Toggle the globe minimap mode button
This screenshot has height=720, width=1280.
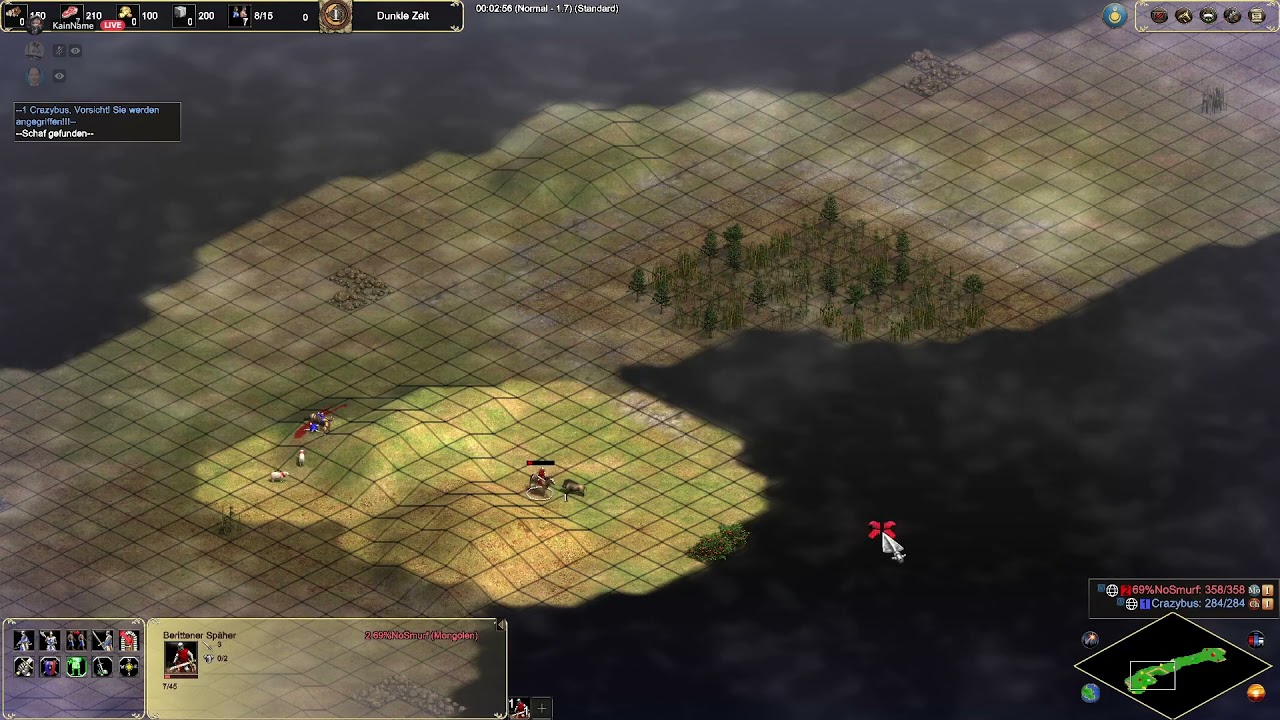[1090, 692]
